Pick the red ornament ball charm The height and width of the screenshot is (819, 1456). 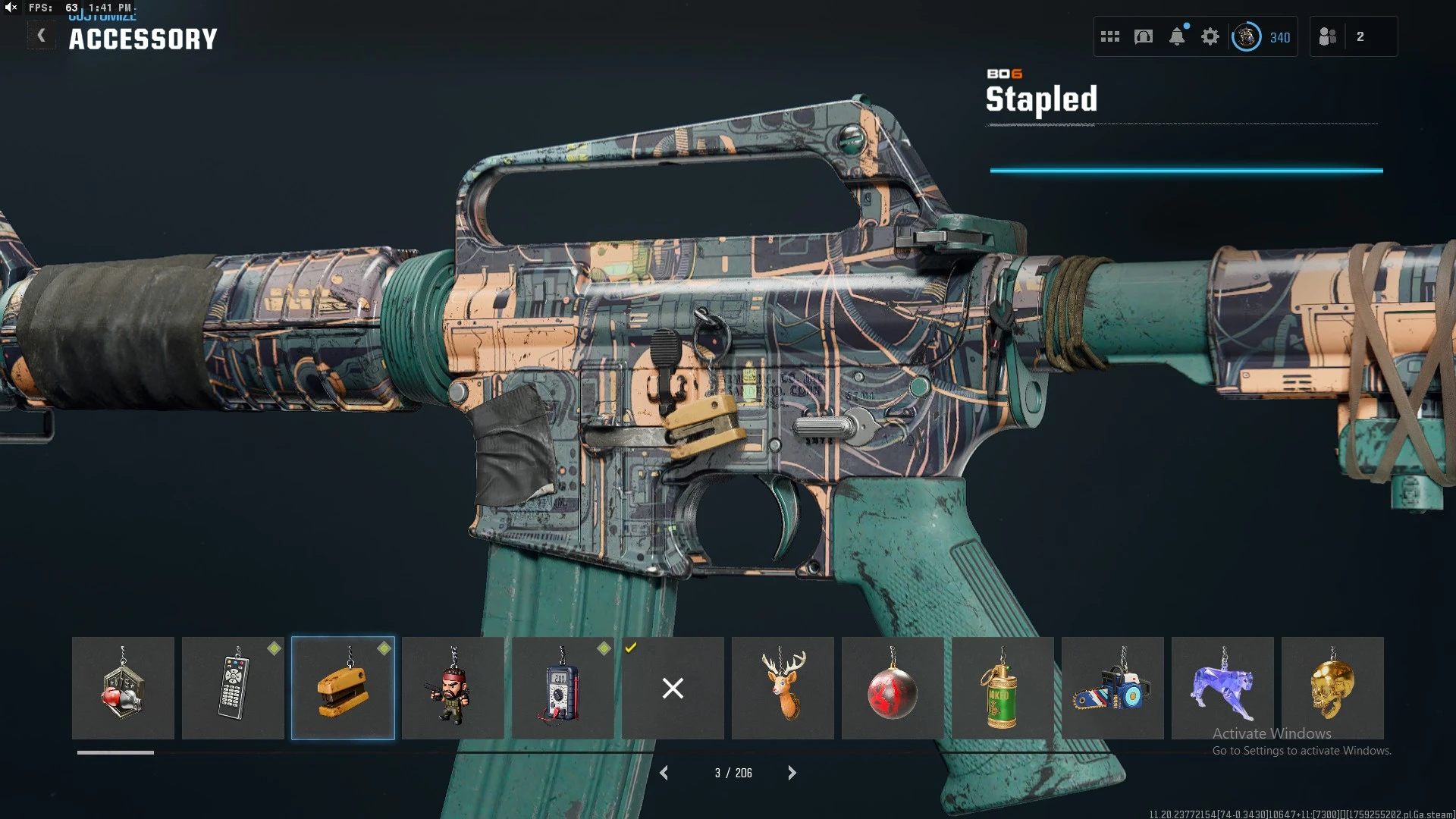tap(893, 688)
